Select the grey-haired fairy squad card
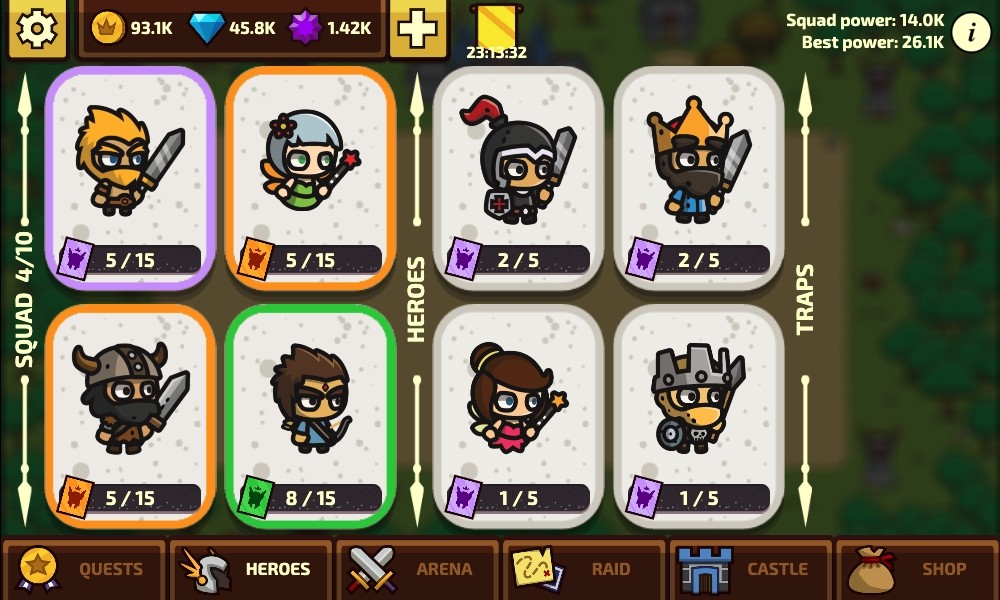Screen dimensions: 1000x600 [310, 178]
